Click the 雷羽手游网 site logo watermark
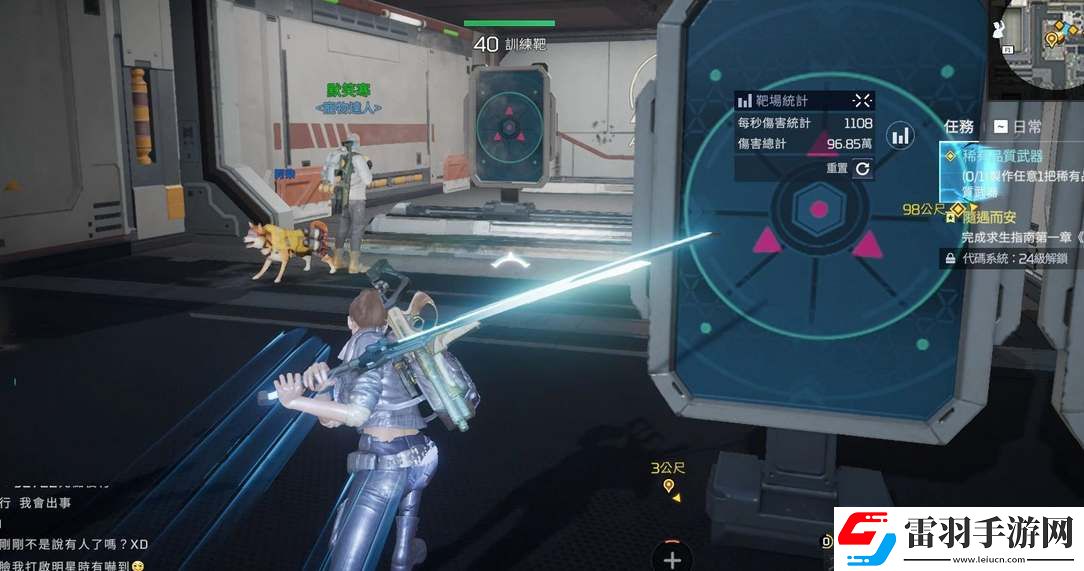Viewport: 1084px width, 571px height. pos(958,538)
